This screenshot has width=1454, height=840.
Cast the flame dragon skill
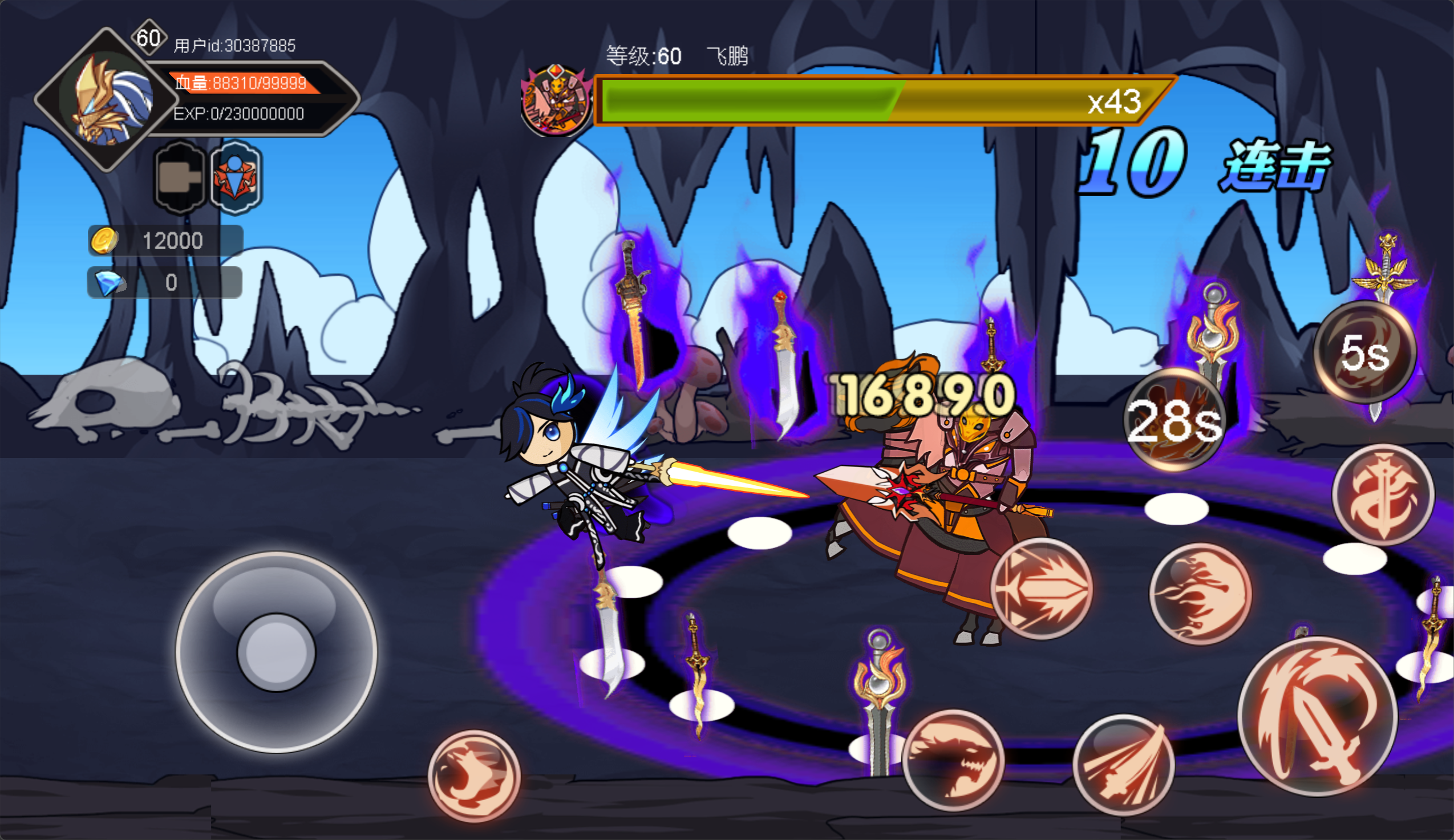coord(1200,594)
